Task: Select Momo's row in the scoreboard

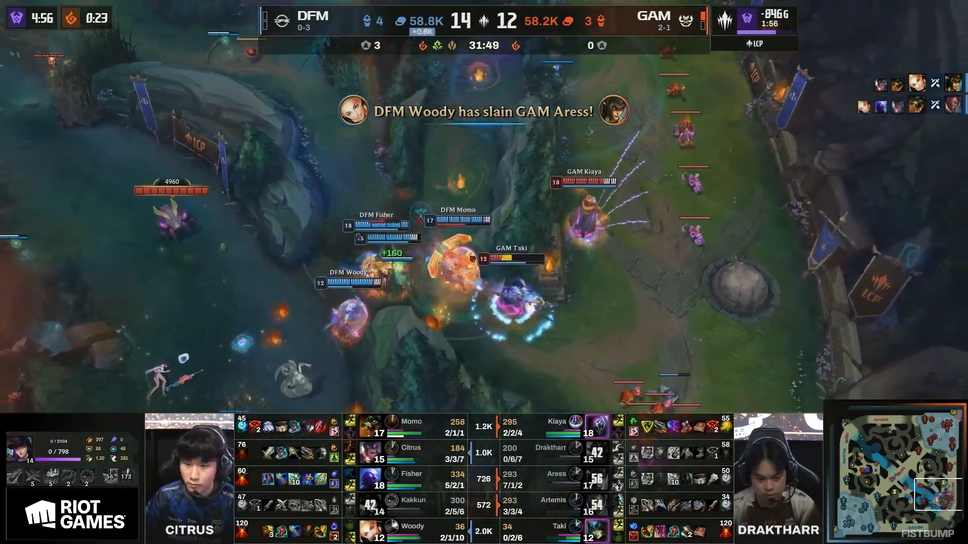Action: (420, 426)
